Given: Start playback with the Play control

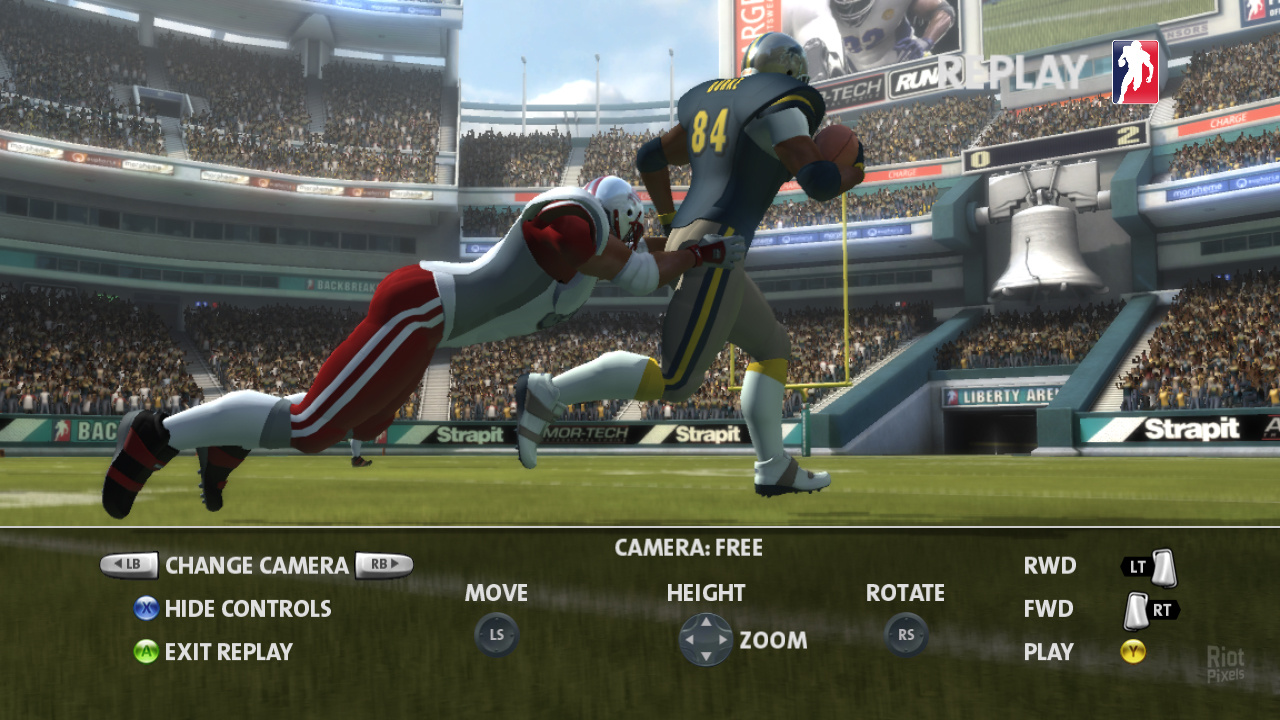Looking at the screenshot, I should tap(1049, 652).
